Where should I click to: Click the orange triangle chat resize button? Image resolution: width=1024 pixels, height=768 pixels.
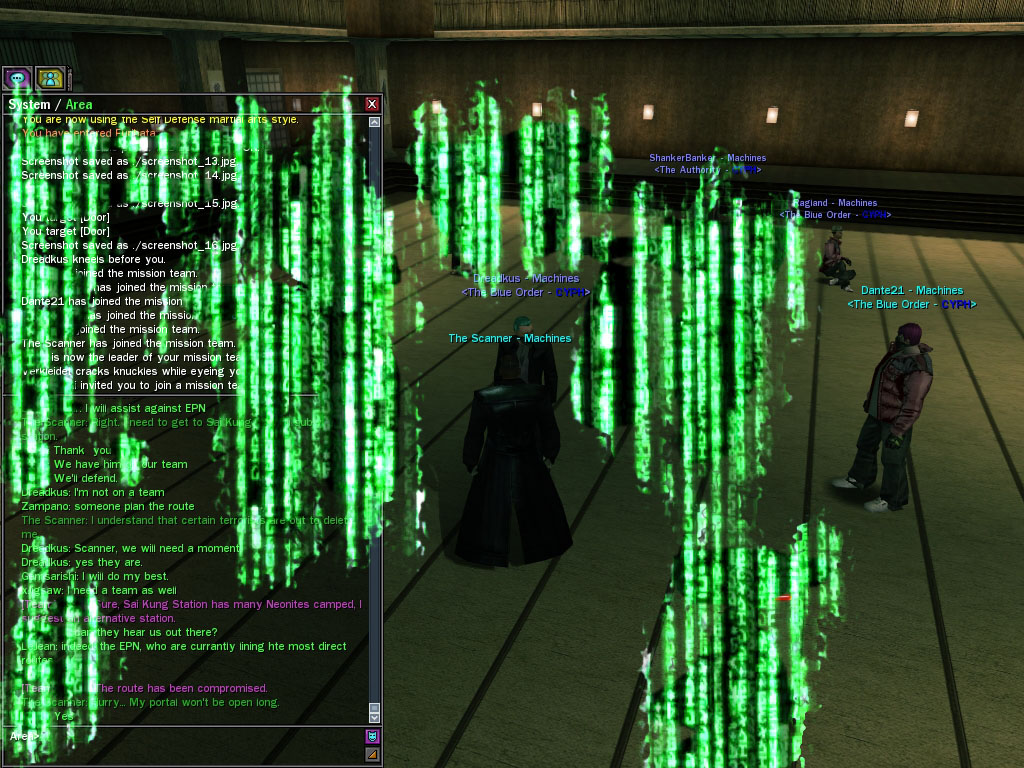coord(372,754)
